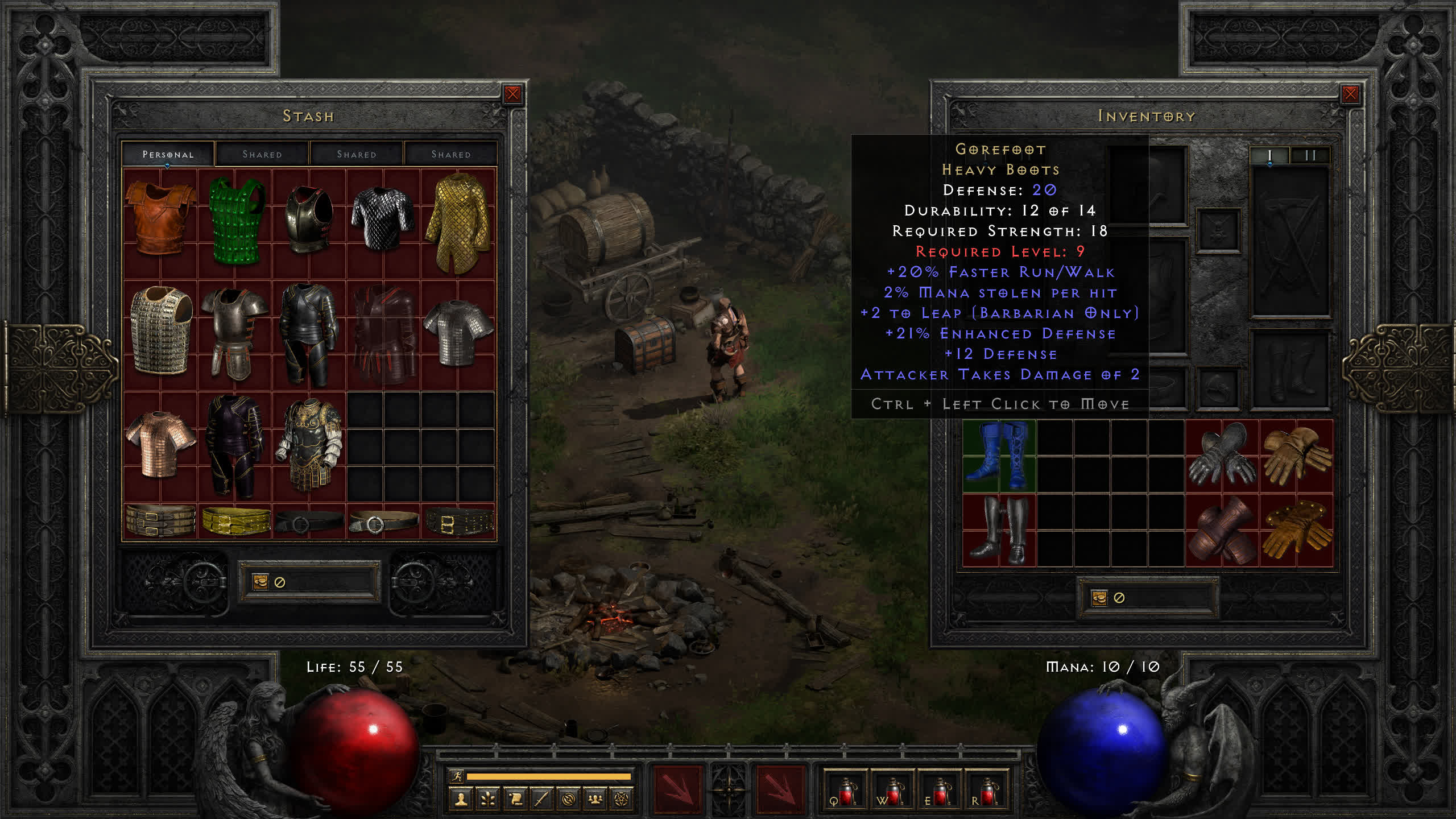This screenshot has width=1456, height=819.
Task: Click the inventory gold coins button
Action: [1099, 598]
